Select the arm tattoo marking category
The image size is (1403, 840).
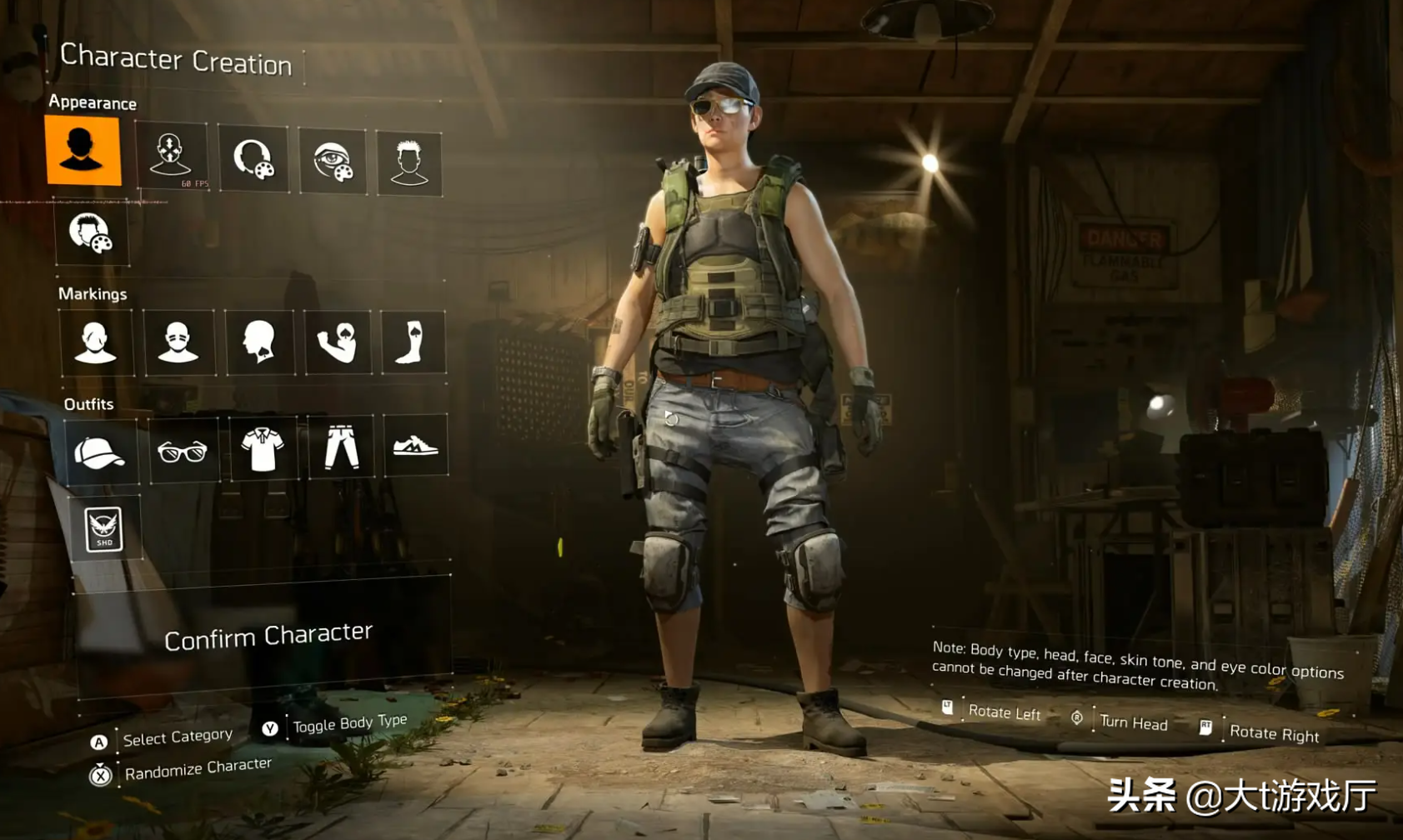tap(338, 342)
